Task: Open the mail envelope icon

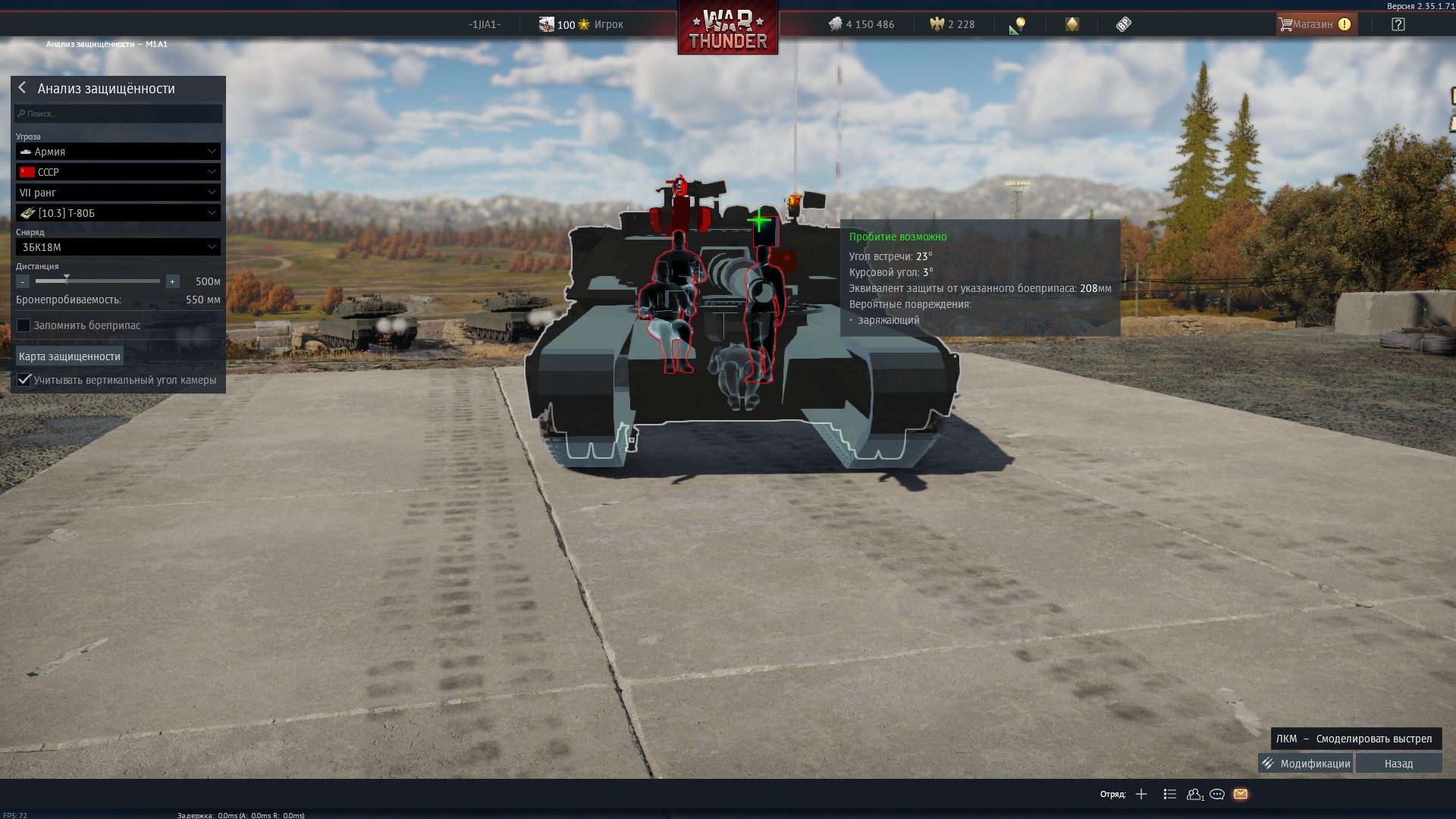Action: pyautogui.click(x=1241, y=794)
